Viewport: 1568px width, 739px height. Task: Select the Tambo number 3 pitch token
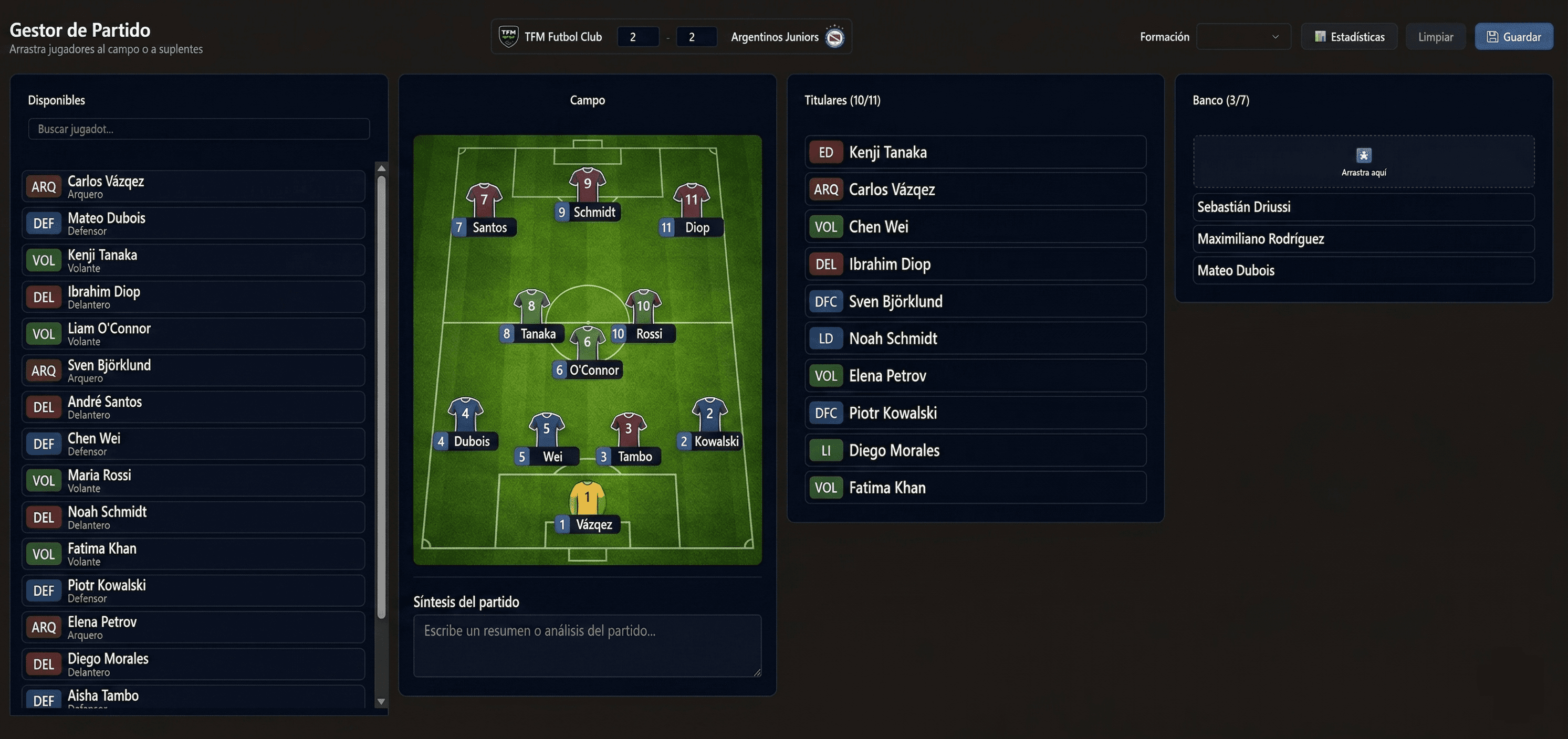pyautogui.click(x=628, y=430)
